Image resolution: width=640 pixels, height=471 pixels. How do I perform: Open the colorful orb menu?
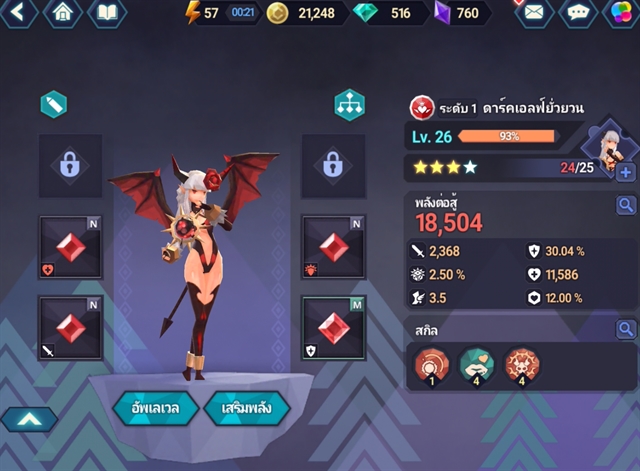coord(620,13)
